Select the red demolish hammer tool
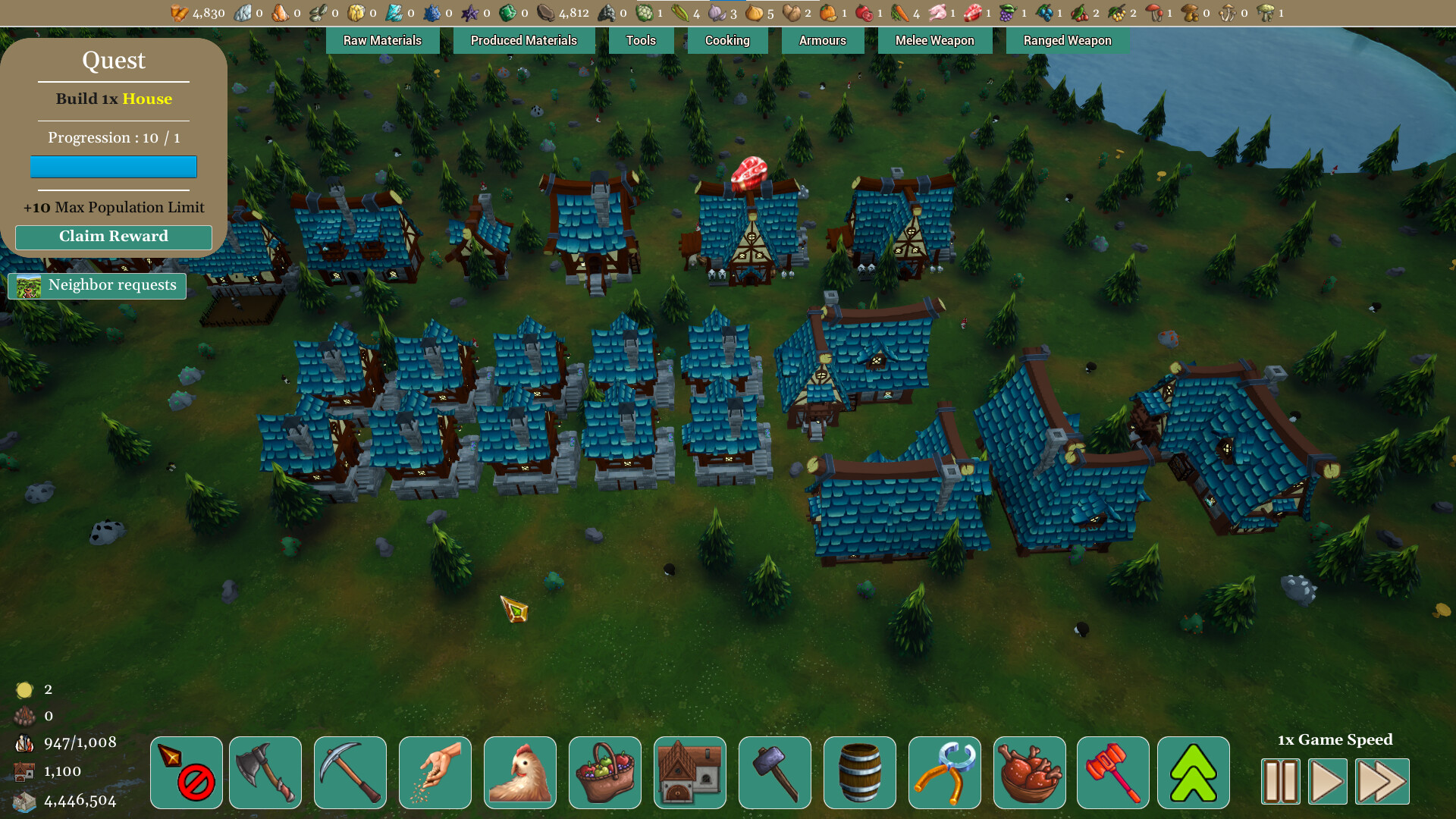 [x=1114, y=773]
